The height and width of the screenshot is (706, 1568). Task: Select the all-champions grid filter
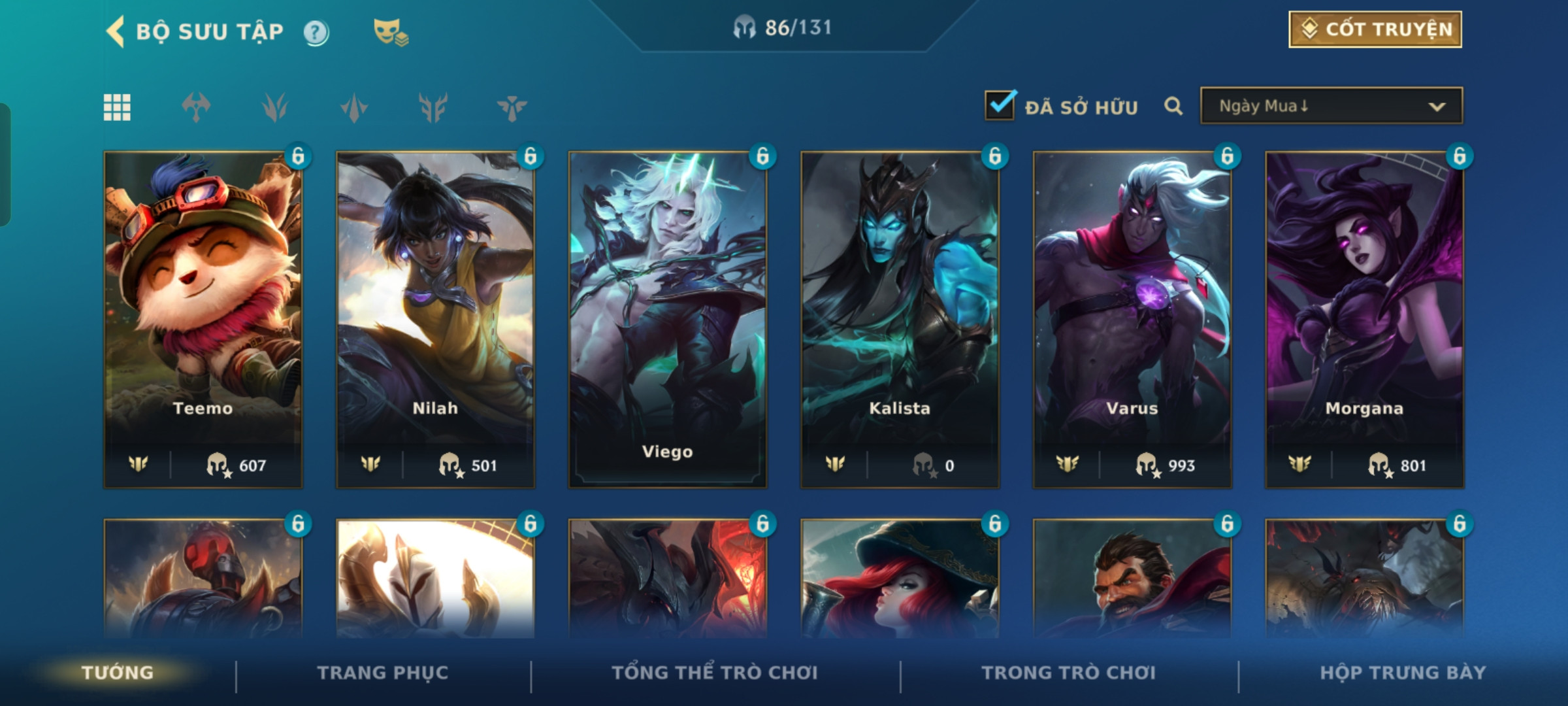point(117,107)
